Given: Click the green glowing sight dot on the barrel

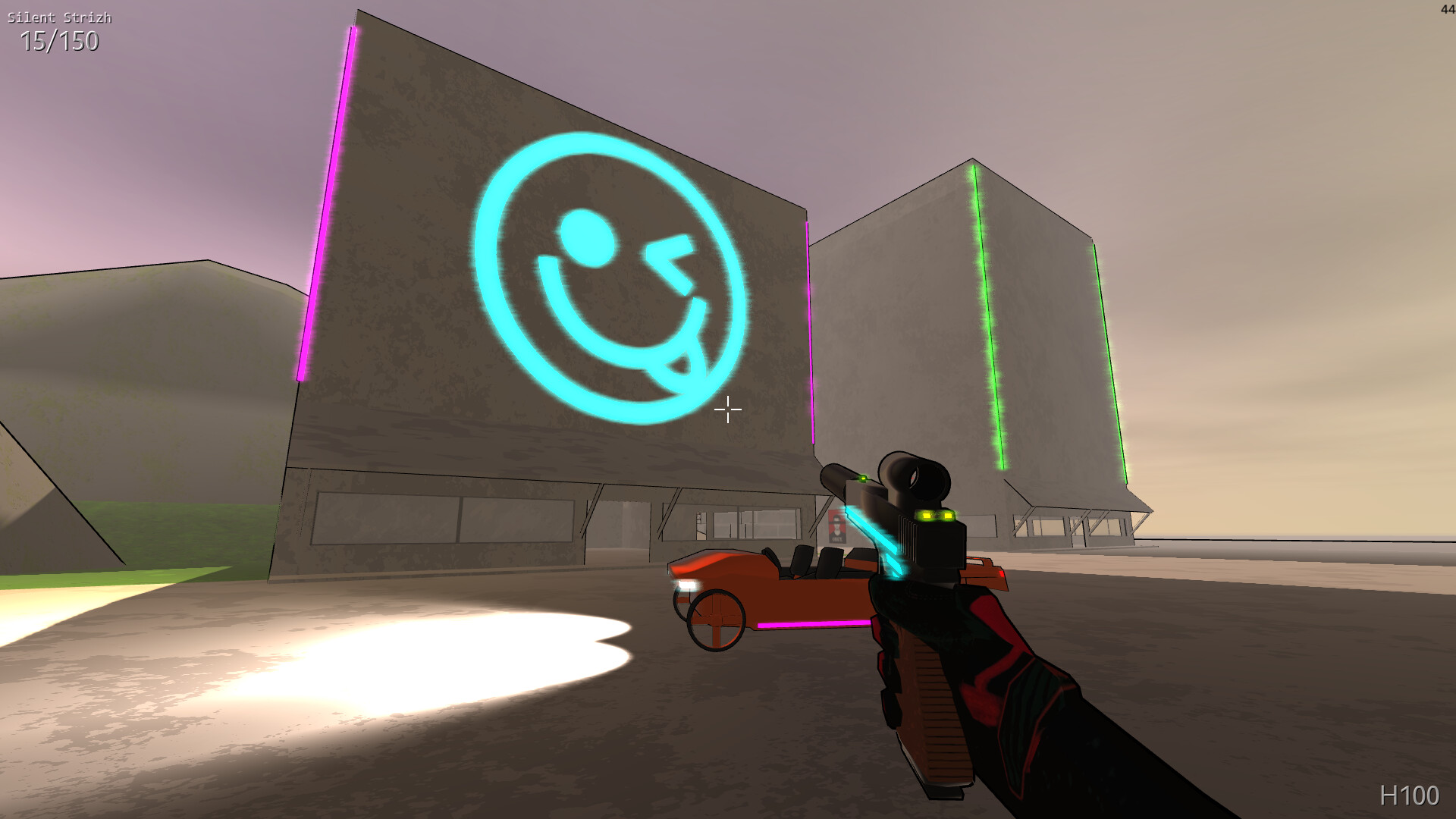Looking at the screenshot, I should pyautogui.click(x=862, y=479).
